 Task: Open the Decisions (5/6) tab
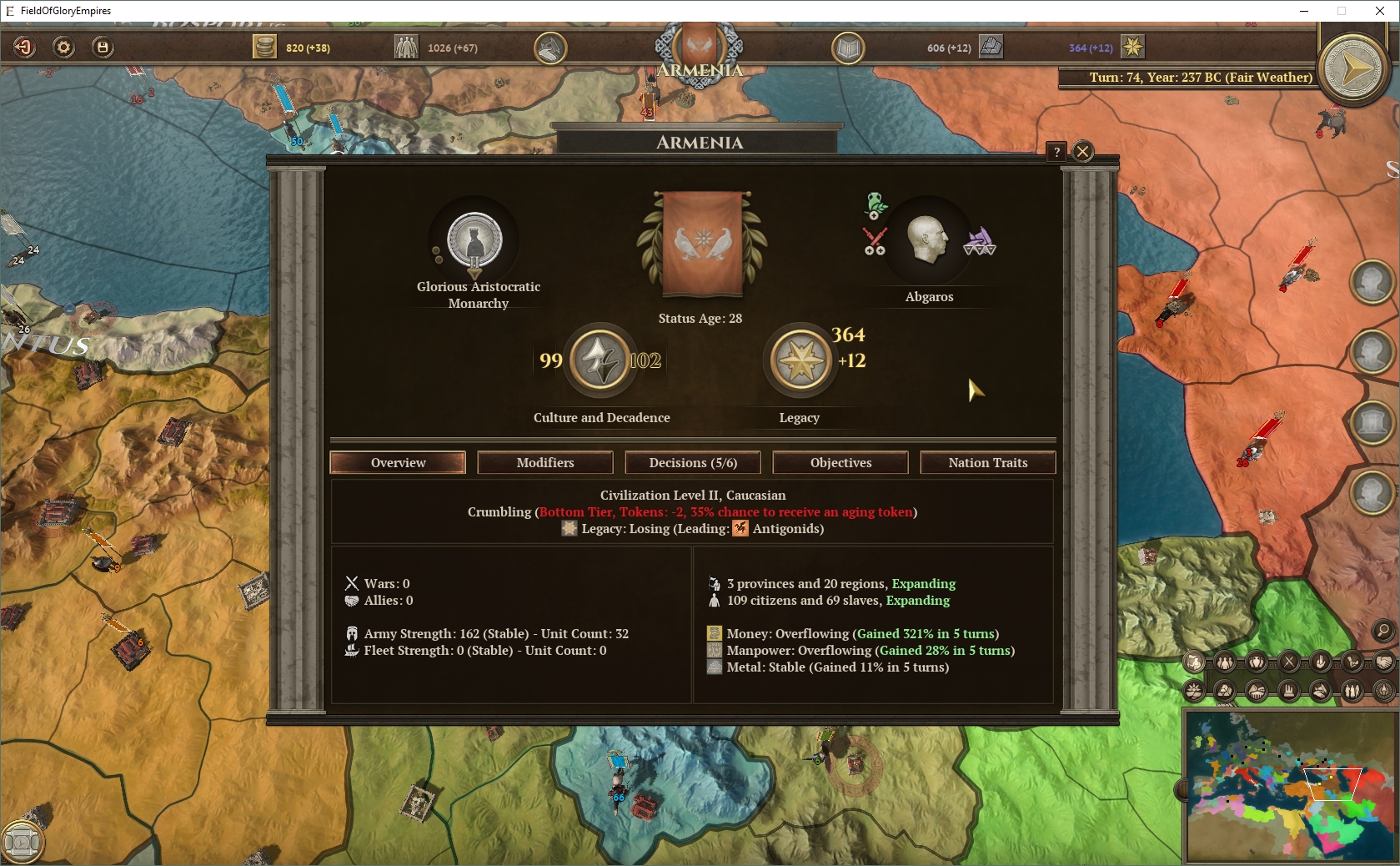(692, 462)
